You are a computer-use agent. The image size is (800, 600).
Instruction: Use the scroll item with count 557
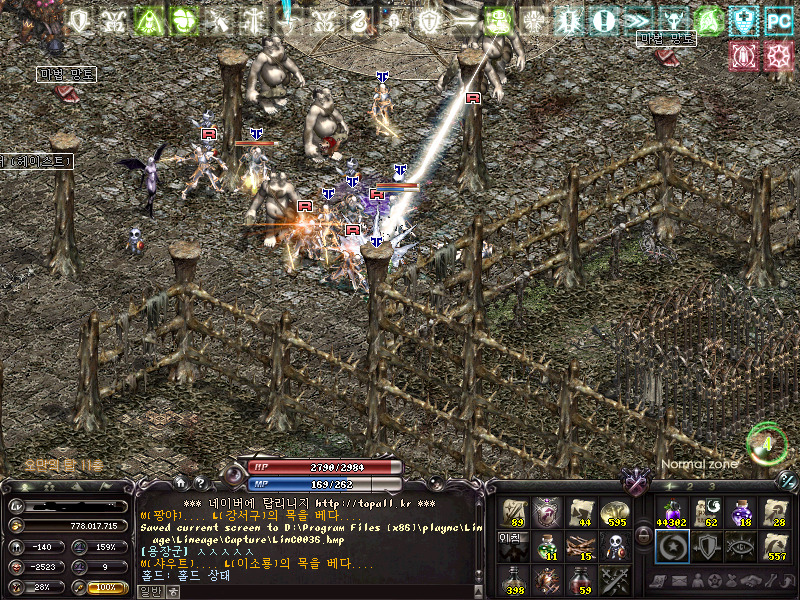[x=776, y=546]
